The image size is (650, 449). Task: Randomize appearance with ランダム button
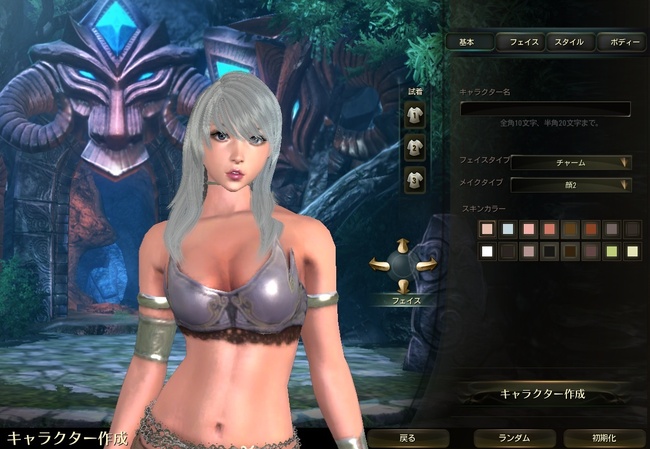click(x=514, y=438)
